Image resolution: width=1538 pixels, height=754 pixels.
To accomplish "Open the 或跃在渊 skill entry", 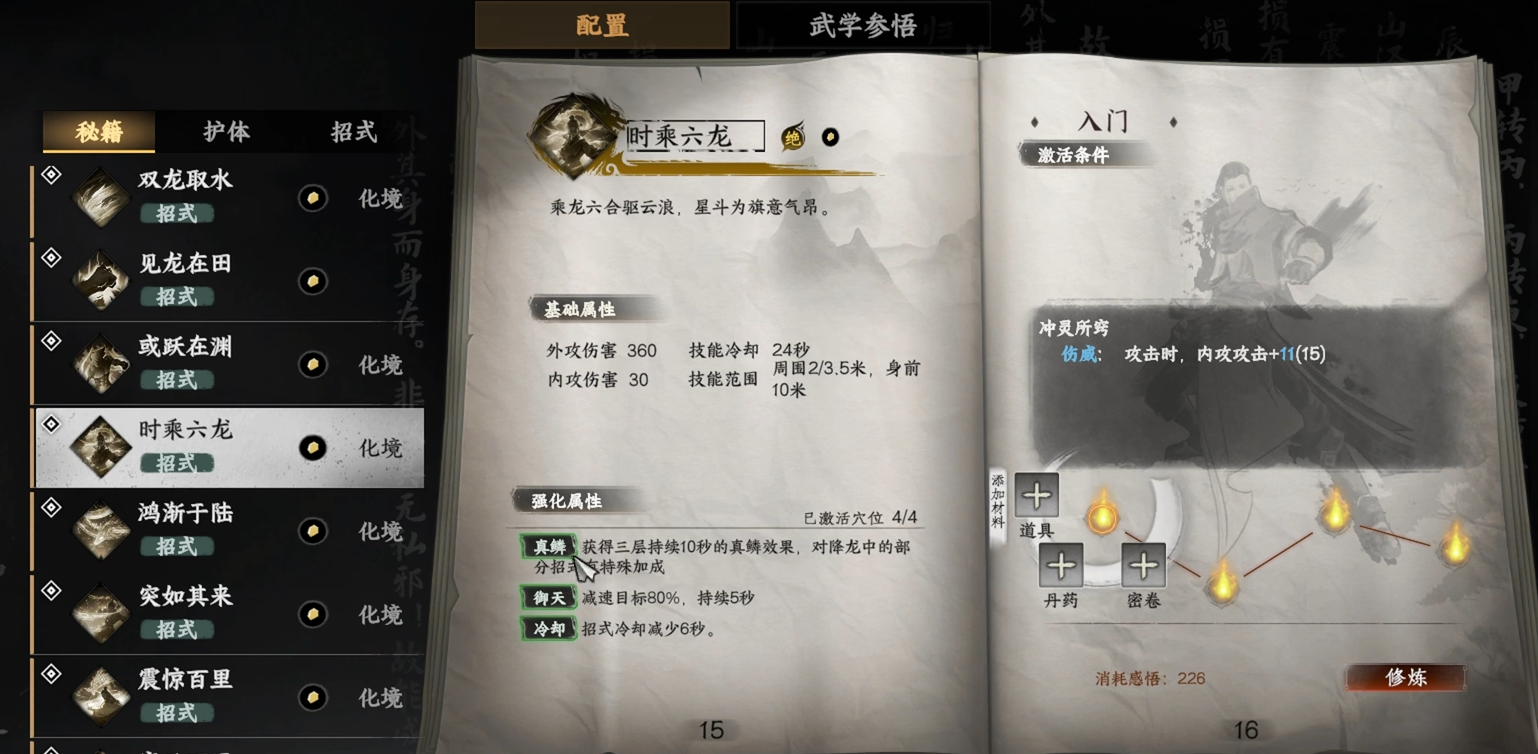I will (101, 363).
